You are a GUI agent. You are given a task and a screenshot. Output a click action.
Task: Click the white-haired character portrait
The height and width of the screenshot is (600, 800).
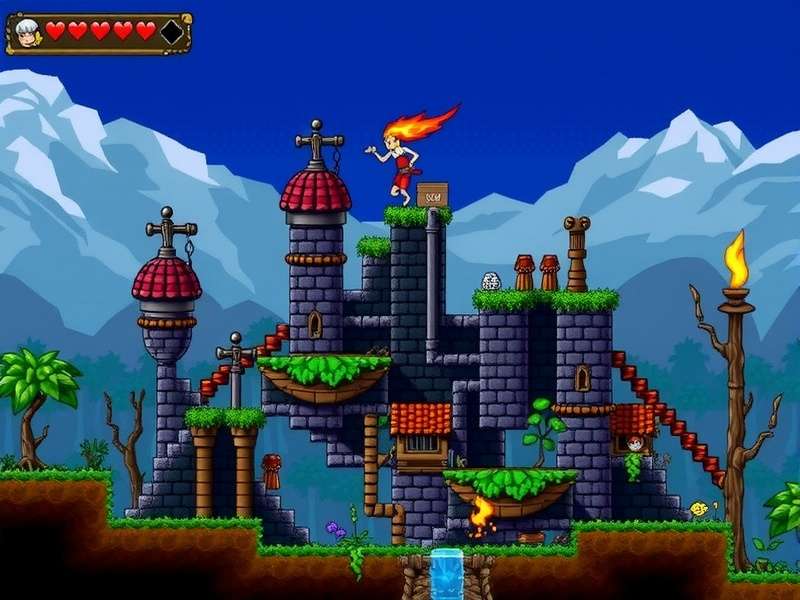[x=27, y=32]
